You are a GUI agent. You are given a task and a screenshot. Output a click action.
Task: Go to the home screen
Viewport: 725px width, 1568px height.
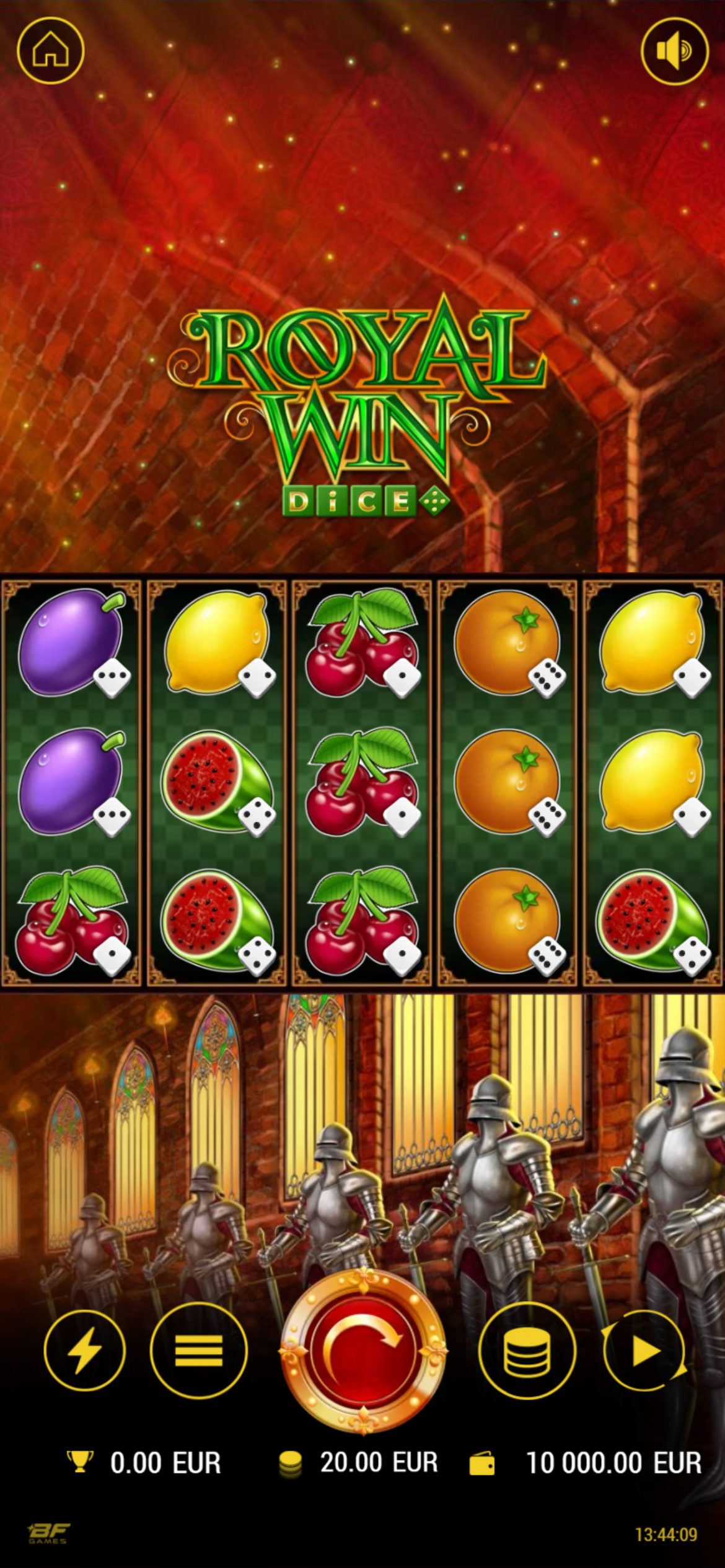coord(50,51)
